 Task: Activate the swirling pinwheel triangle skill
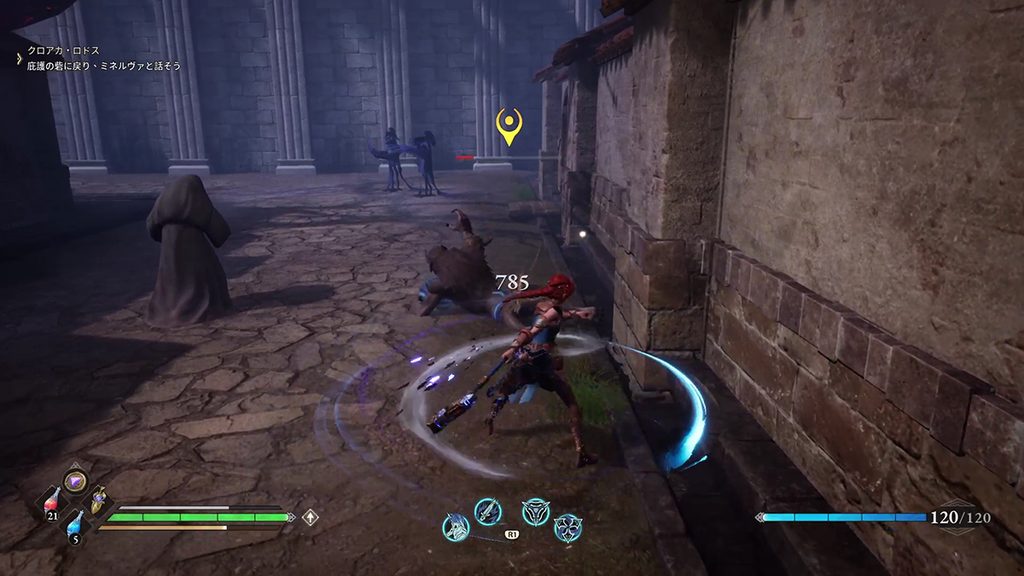(x=568, y=527)
